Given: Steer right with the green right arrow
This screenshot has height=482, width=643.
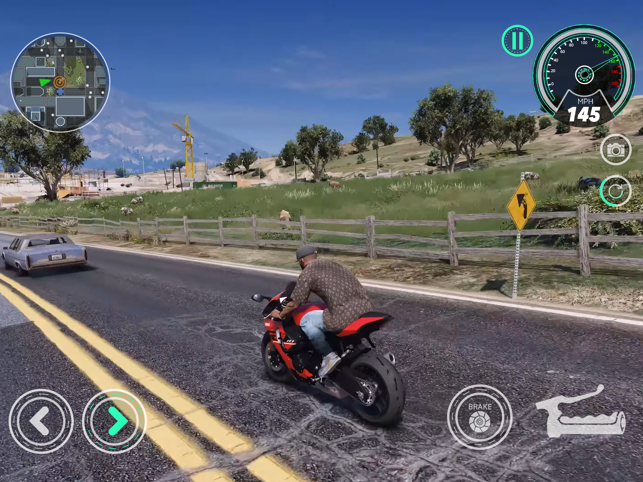Looking at the screenshot, I should (x=115, y=421).
